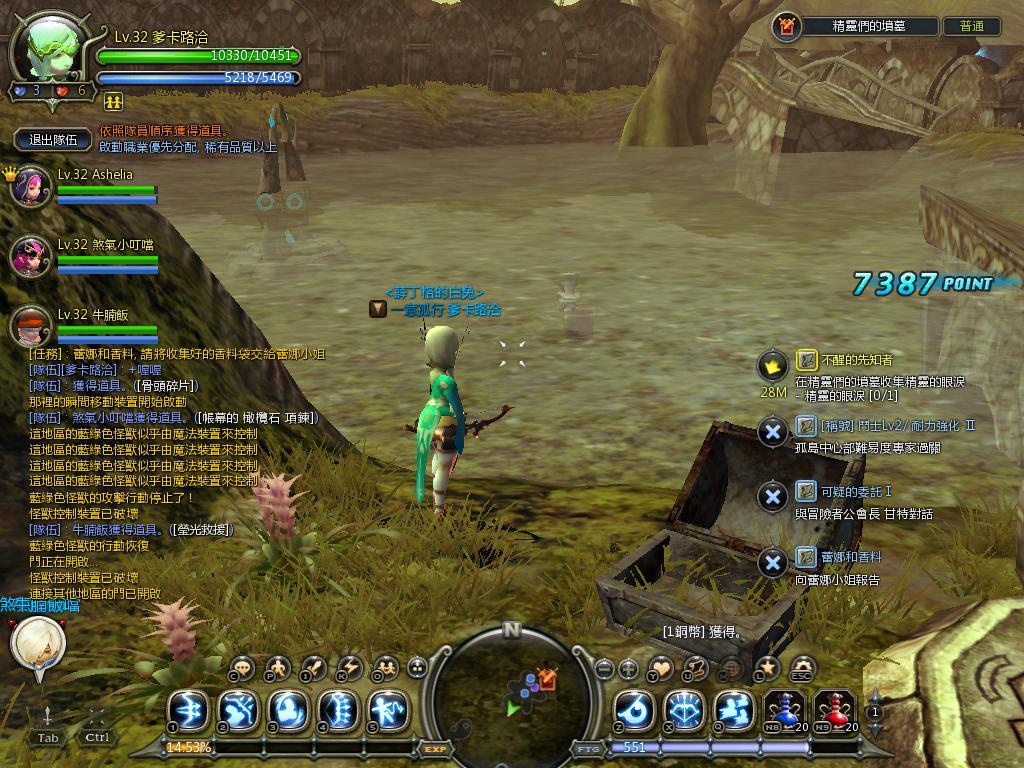
Task: Select party member 牛腩飯's portrait
Action: point(30,326)
